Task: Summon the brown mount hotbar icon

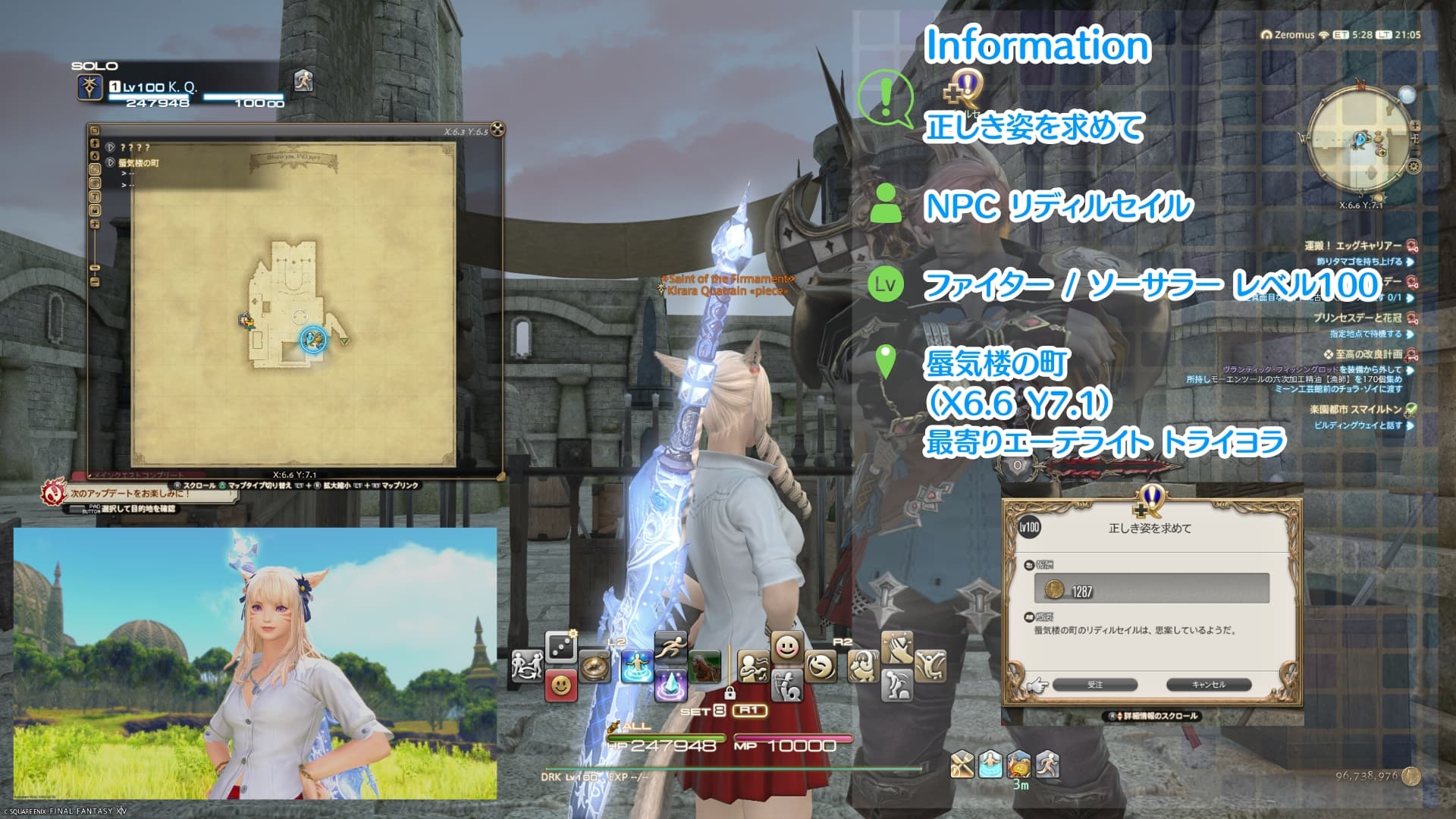Action: [704, 667]
